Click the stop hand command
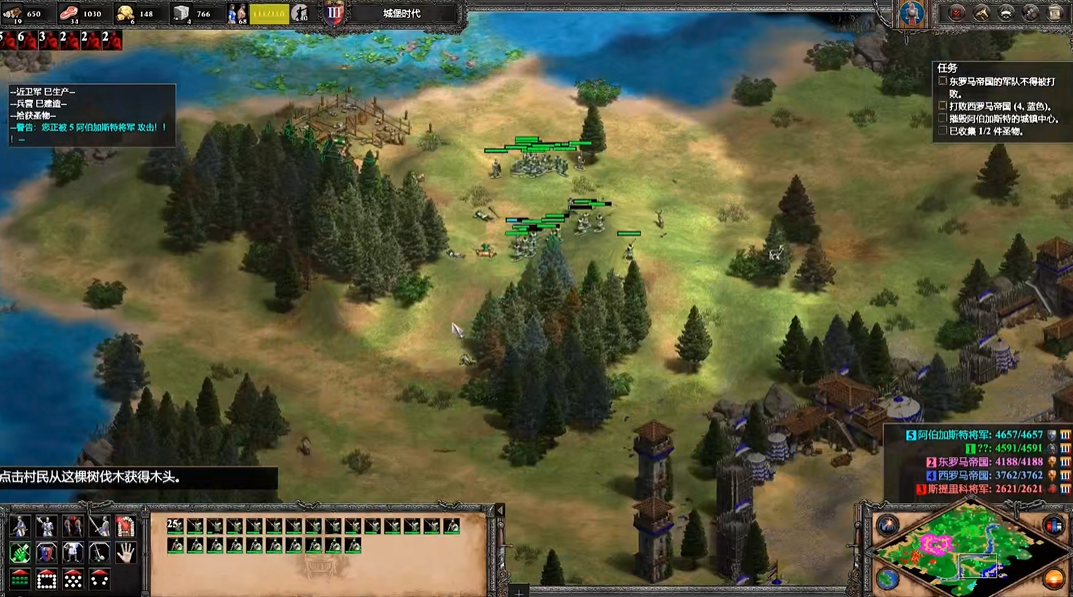The image size is (1073, 597). 125,552
